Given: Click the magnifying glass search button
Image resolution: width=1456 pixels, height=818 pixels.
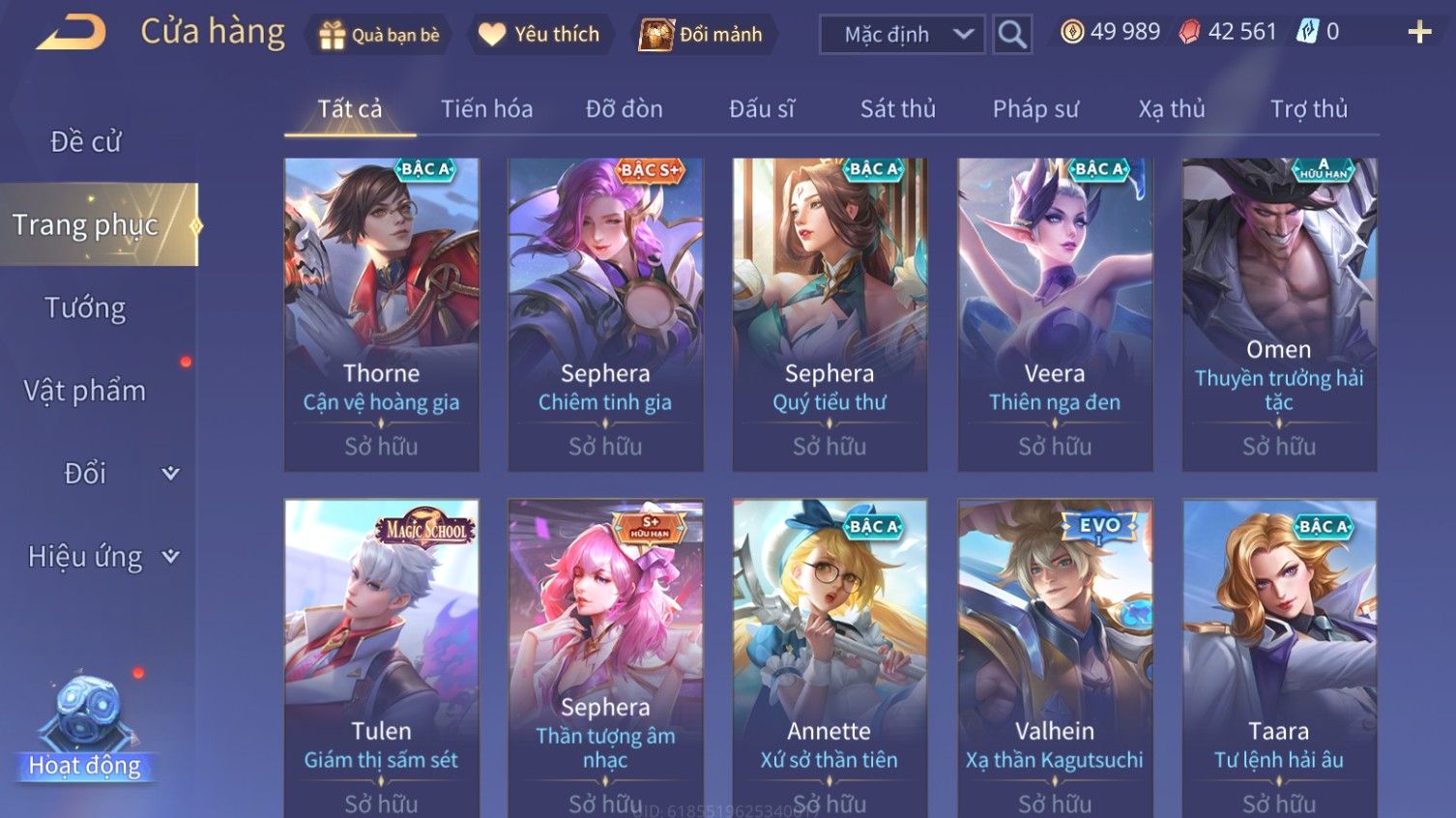Looking at the screenshot, I should pos(1012,35).
